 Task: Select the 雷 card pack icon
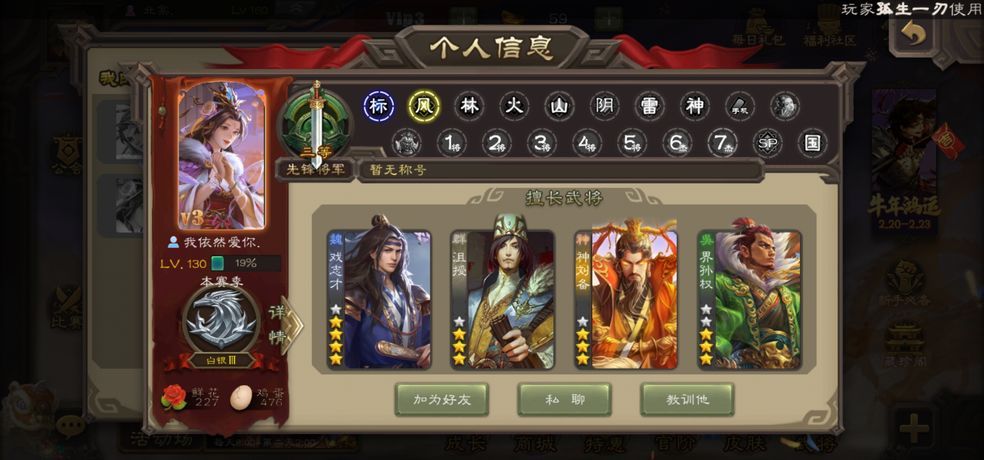click(650, 106)
